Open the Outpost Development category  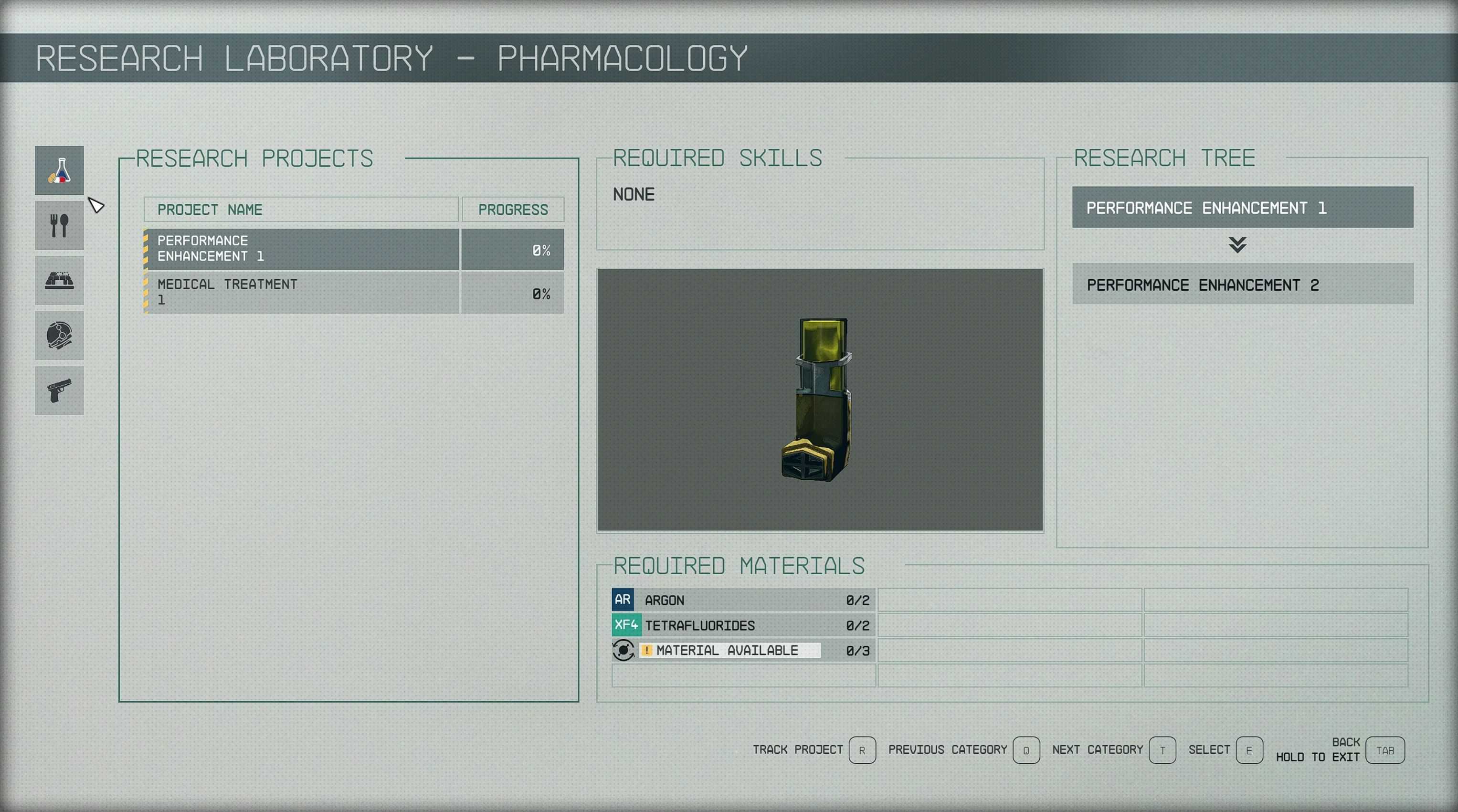point(59,280)
